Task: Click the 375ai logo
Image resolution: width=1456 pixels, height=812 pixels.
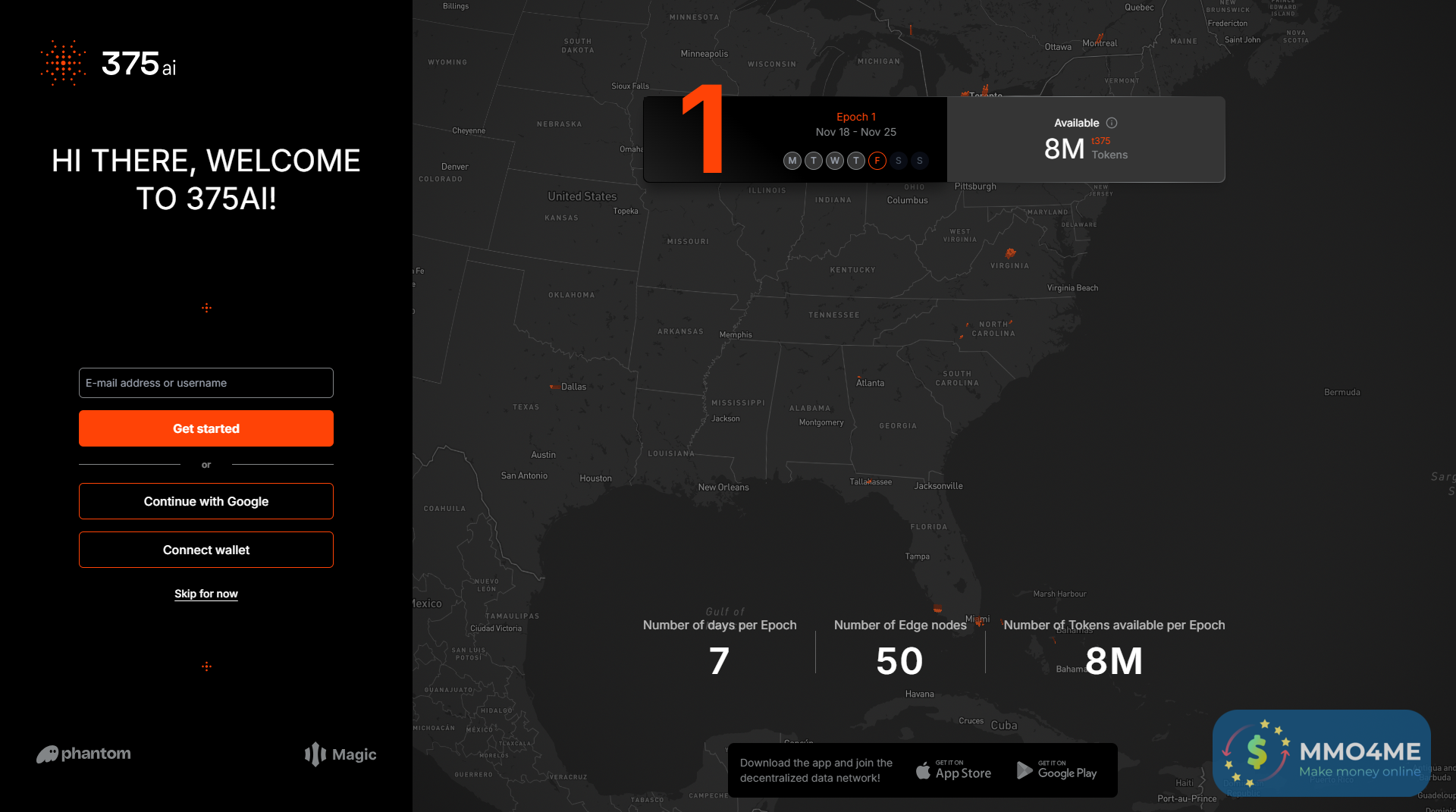Action: pos(108,64)
